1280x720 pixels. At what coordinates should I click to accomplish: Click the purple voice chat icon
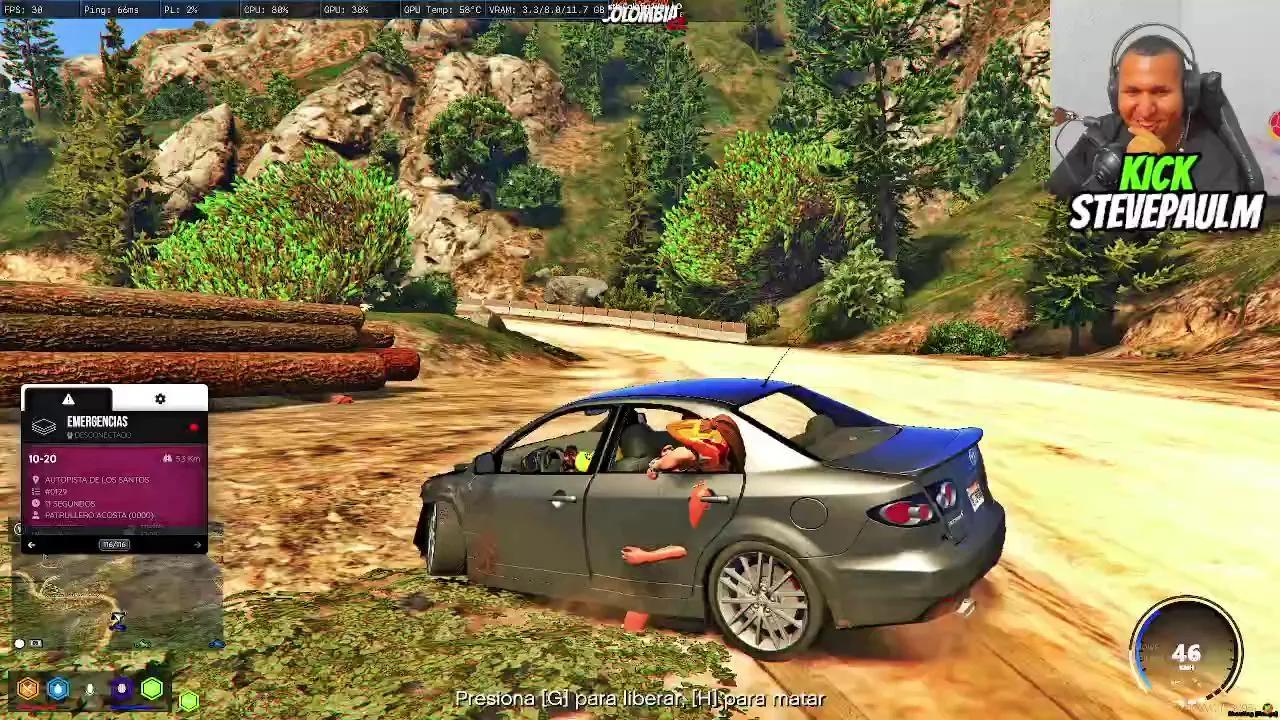120,689
